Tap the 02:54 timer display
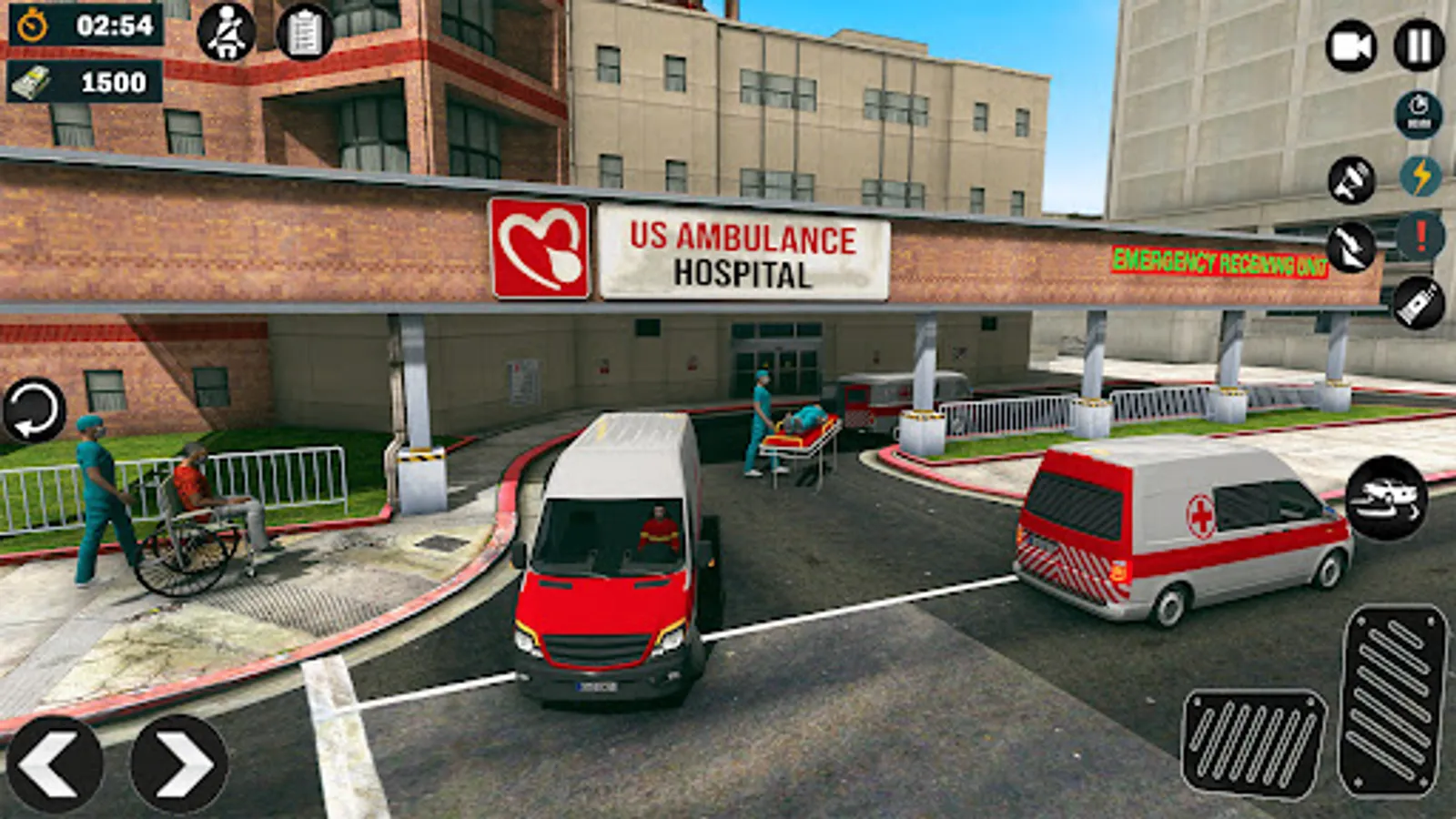 point(113,25)
